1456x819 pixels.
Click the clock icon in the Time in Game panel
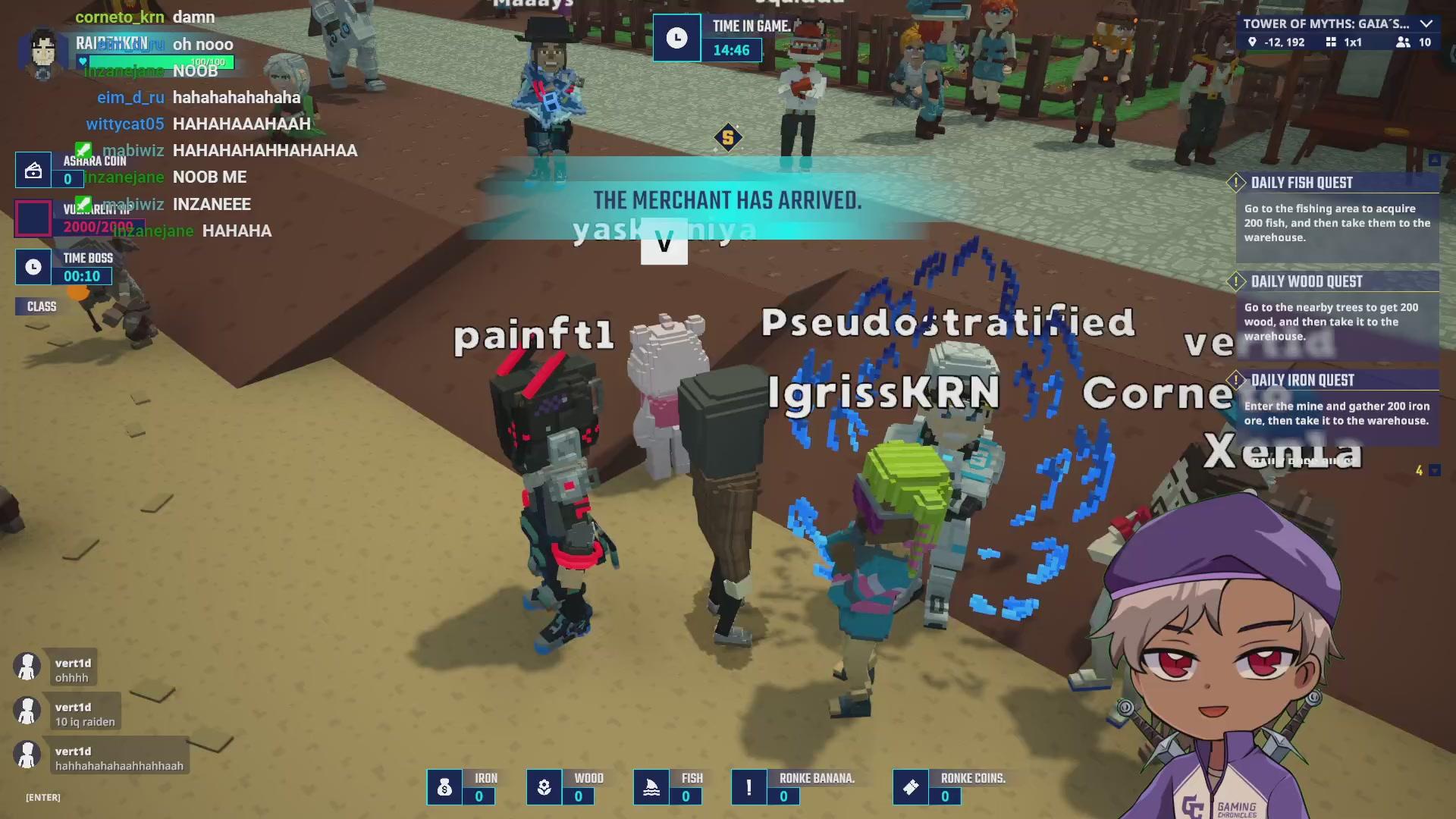(676, 37)
